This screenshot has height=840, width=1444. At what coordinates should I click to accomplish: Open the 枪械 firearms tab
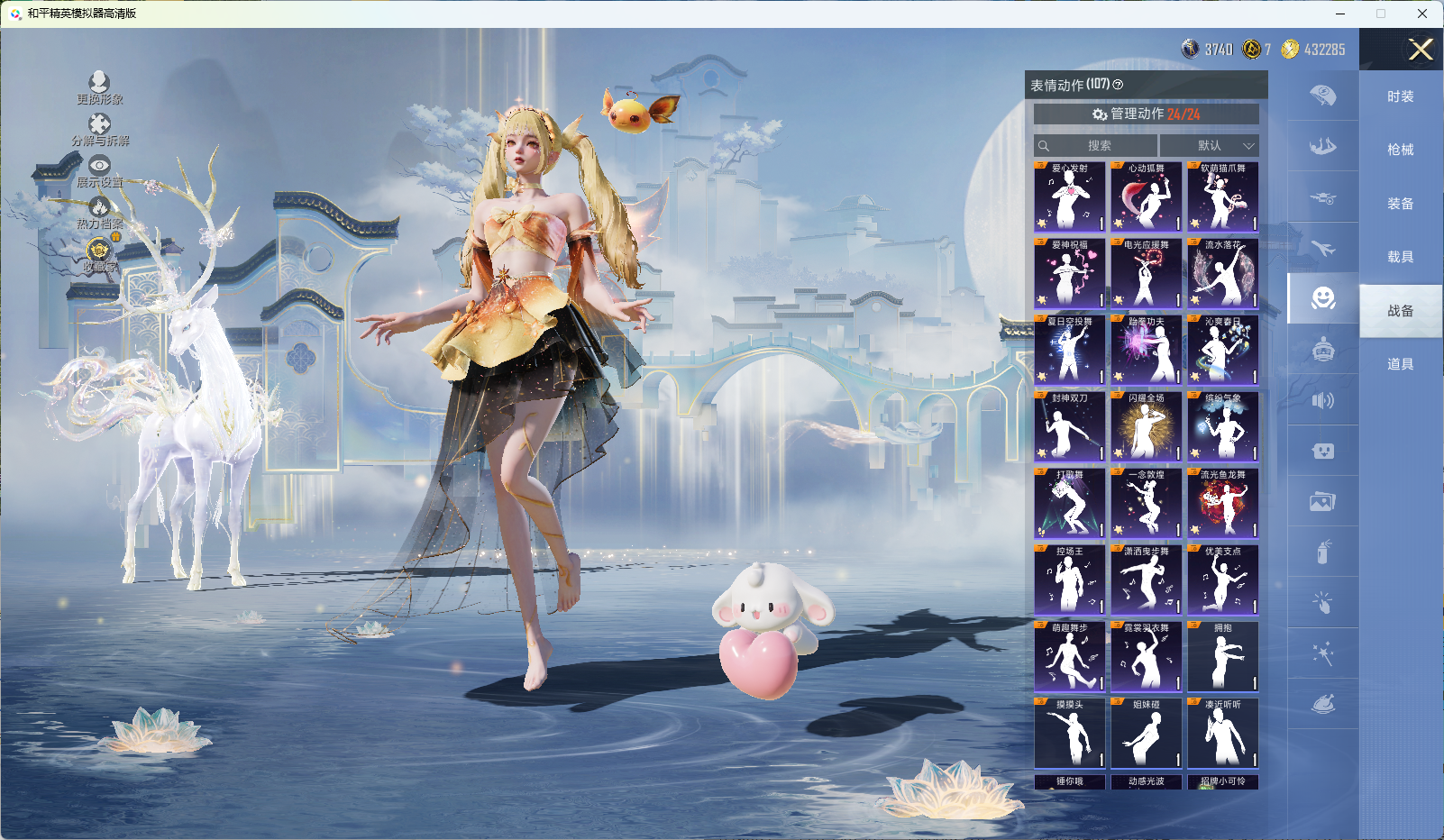1400,150
